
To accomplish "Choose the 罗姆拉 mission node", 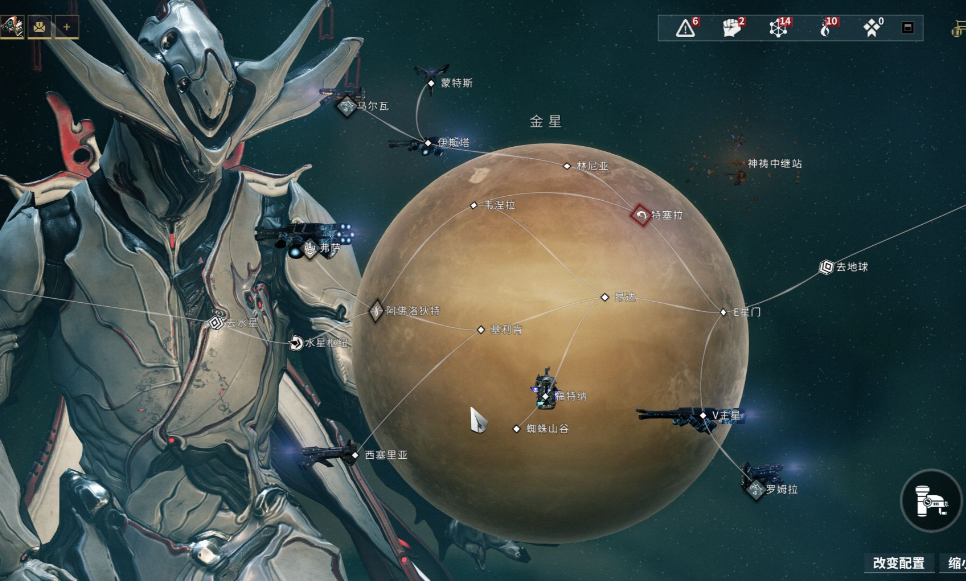I will tap(756, 490).
